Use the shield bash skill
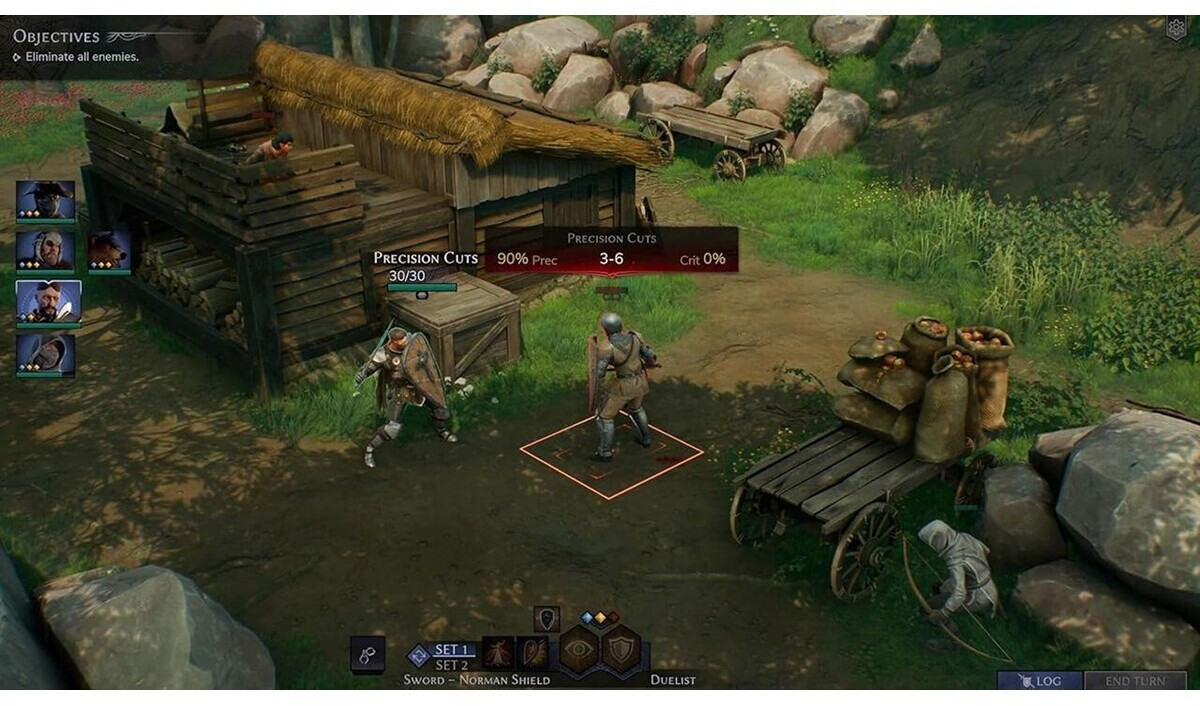Viewport: 1200px width, 706px height. tap(533, 653)
